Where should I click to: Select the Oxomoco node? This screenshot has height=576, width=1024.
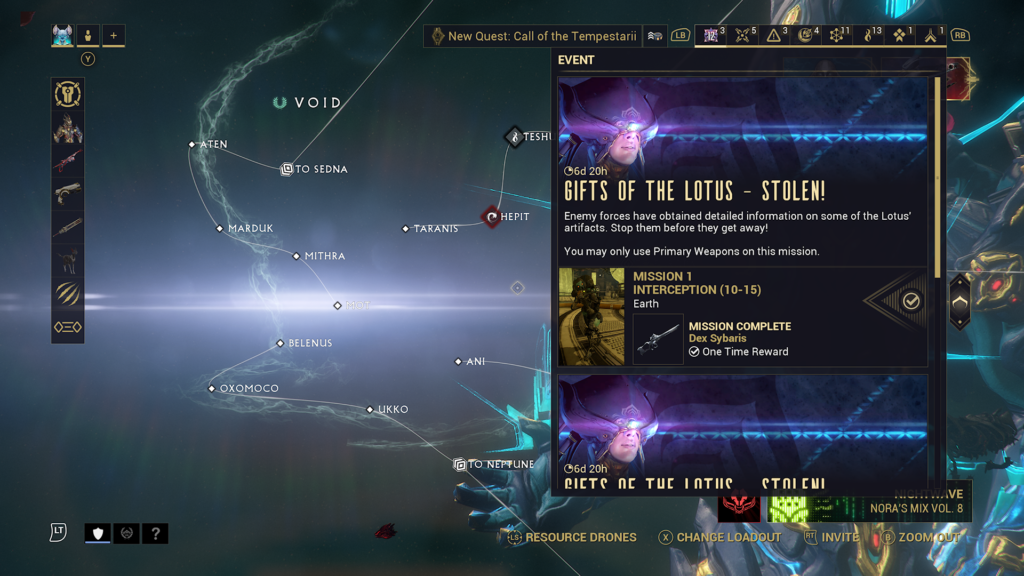212,388
